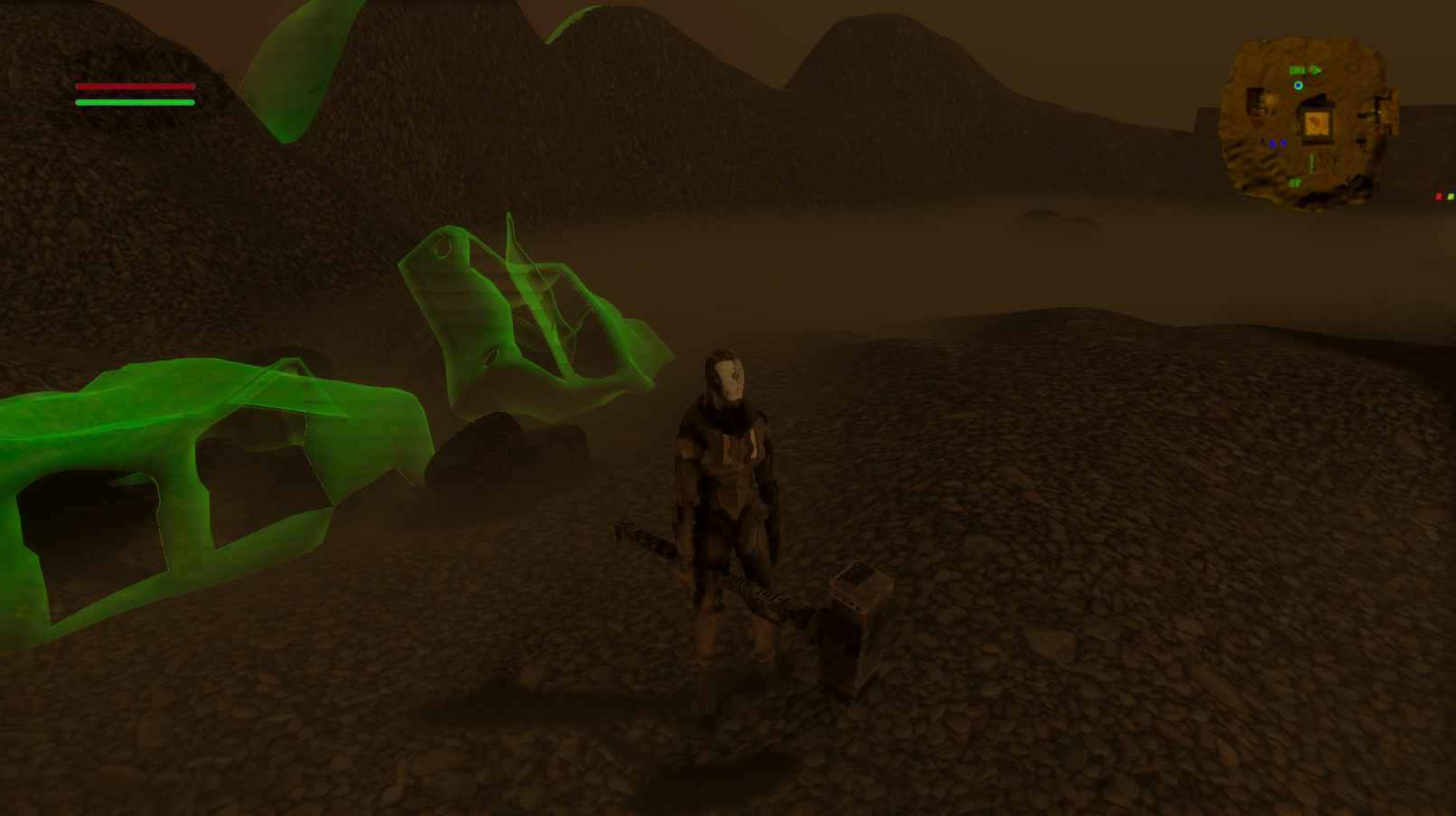
Task: Click the red indicator on the right screen edge
Action: [1439, 196]
